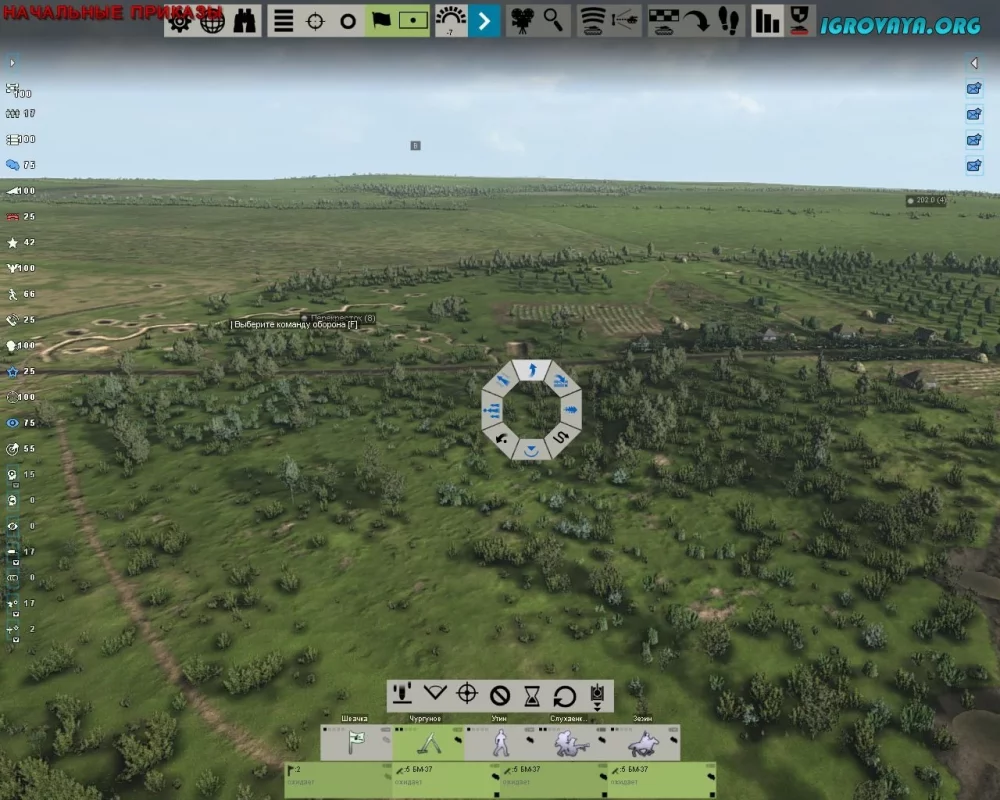The height and width of the screenshot is (800, 1000).
Task: Activate the binoculars view tool
Action: click(244, 21)
